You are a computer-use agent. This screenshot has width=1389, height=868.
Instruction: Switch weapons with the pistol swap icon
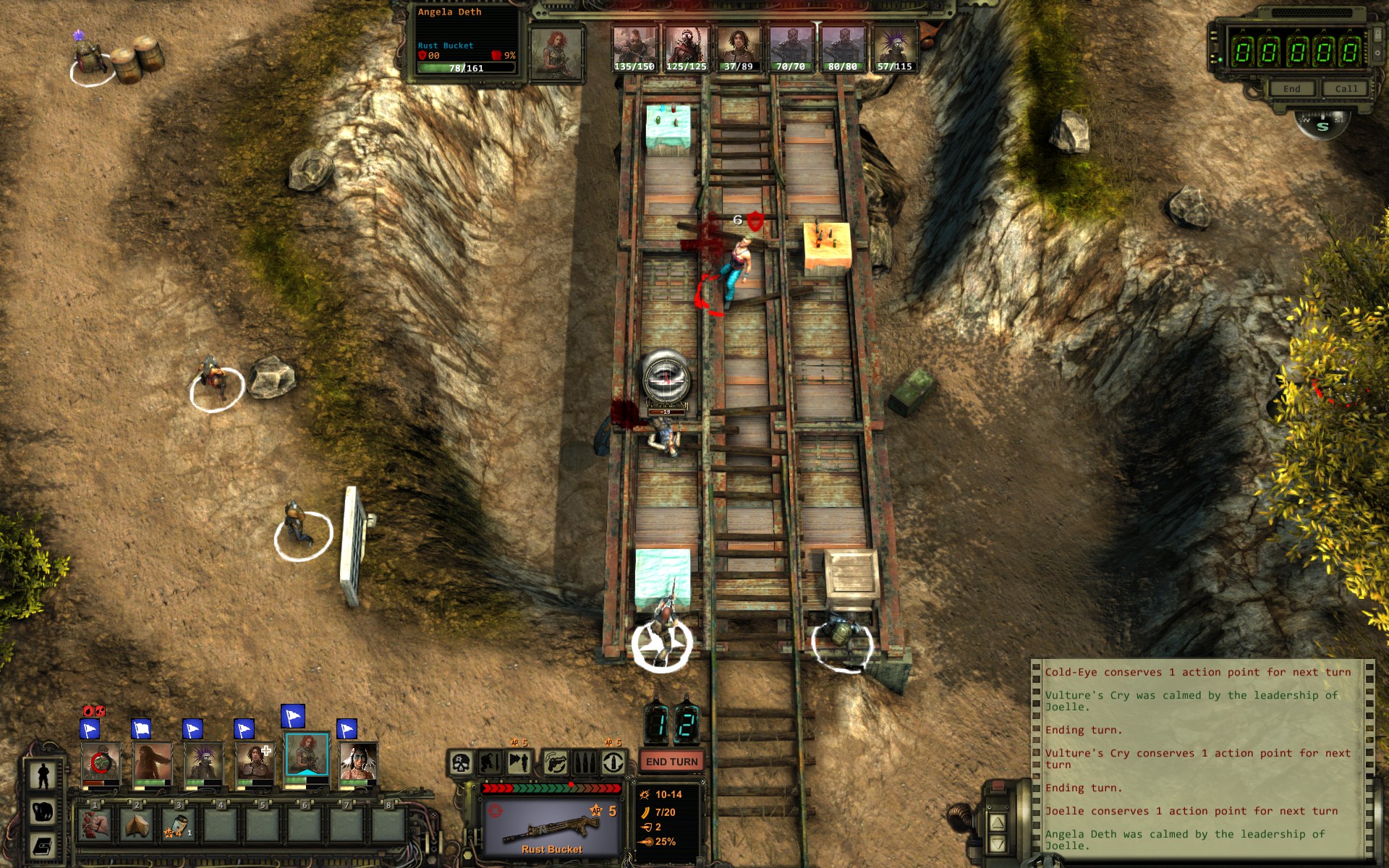tap(556, 762)
